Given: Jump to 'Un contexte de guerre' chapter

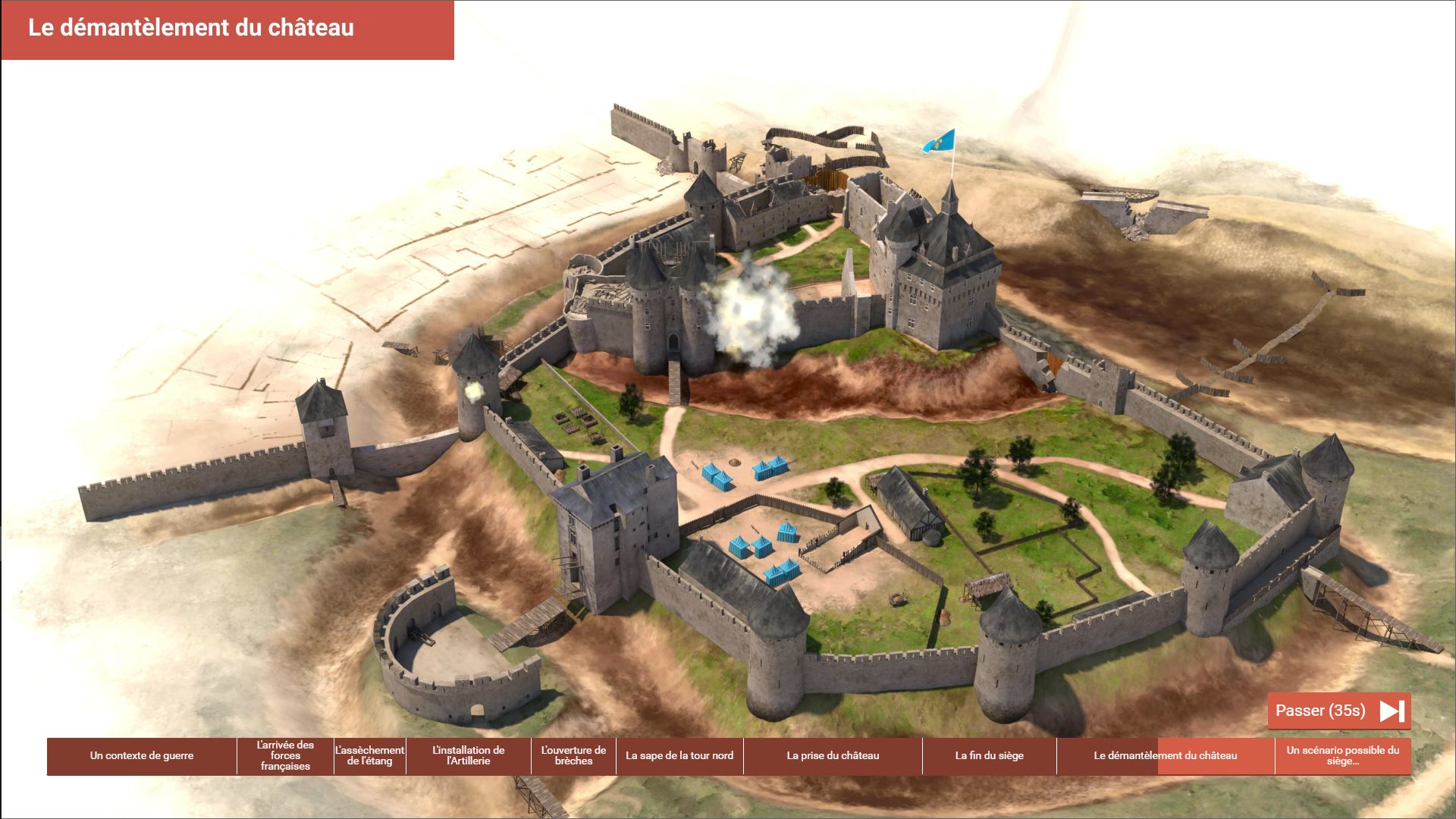Looking at the screenshot, I should [x=142, y=756].
